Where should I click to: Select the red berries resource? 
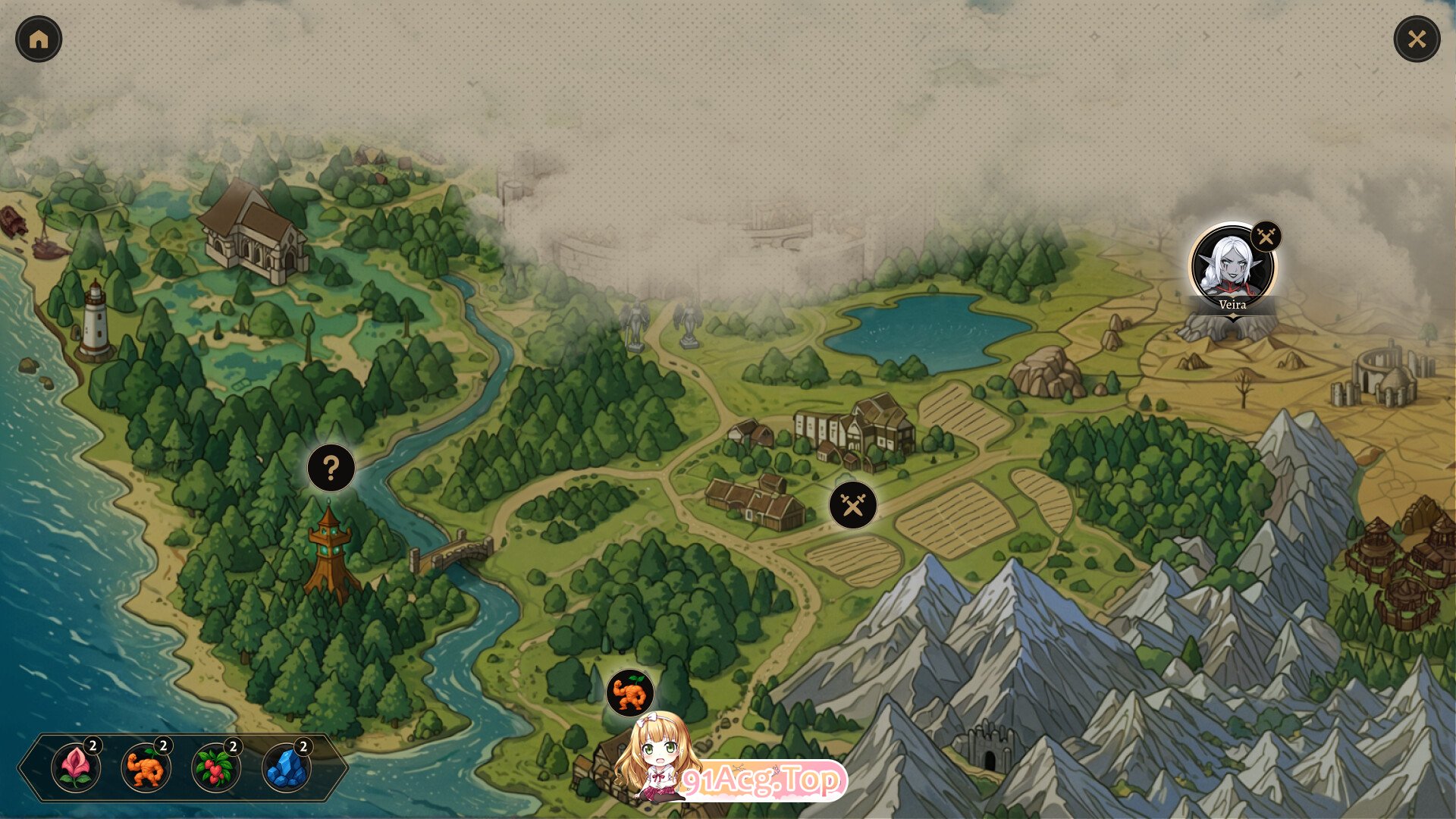[216, 767]
